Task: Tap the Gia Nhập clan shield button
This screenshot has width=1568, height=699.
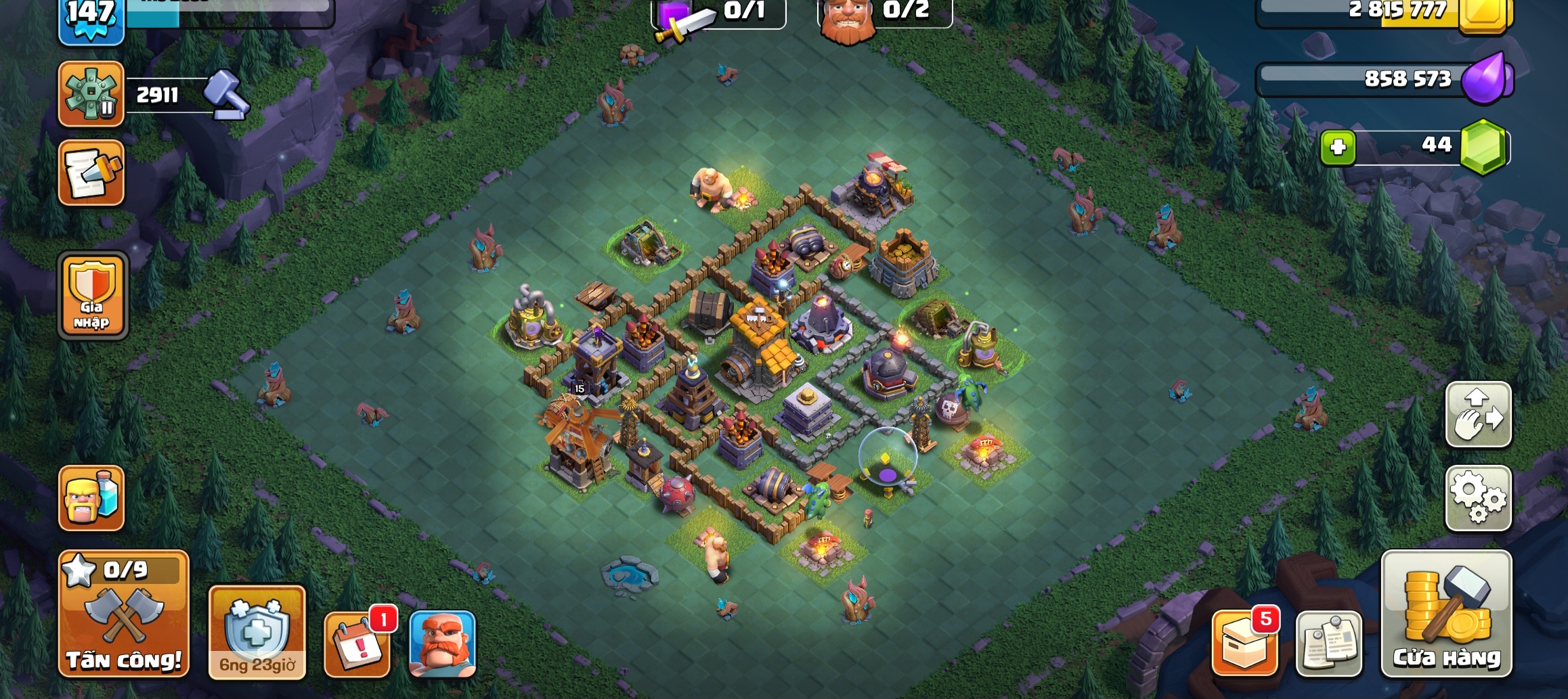Action: 93,296
